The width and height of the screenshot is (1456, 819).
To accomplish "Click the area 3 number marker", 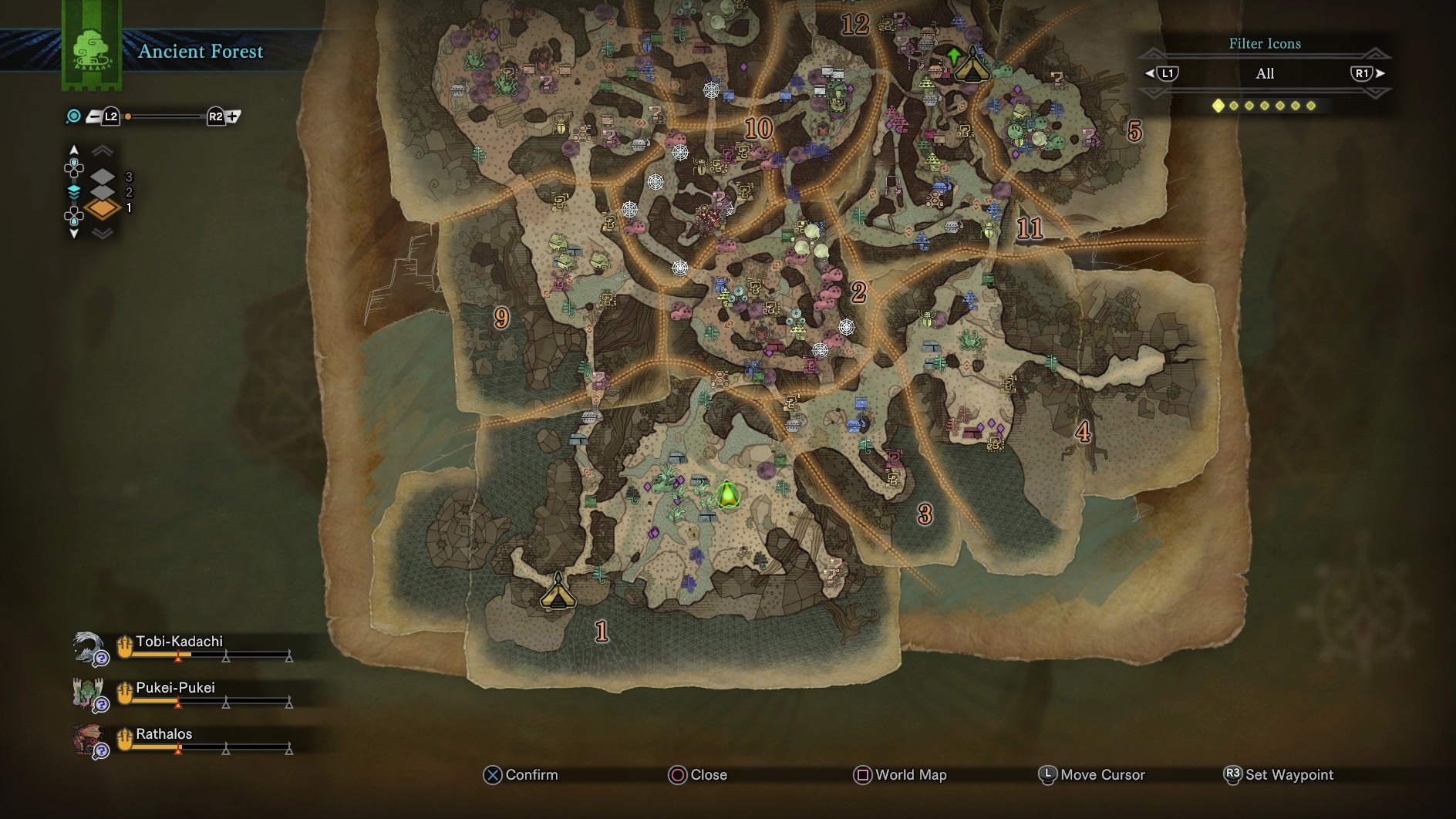I will pos(925,514).
